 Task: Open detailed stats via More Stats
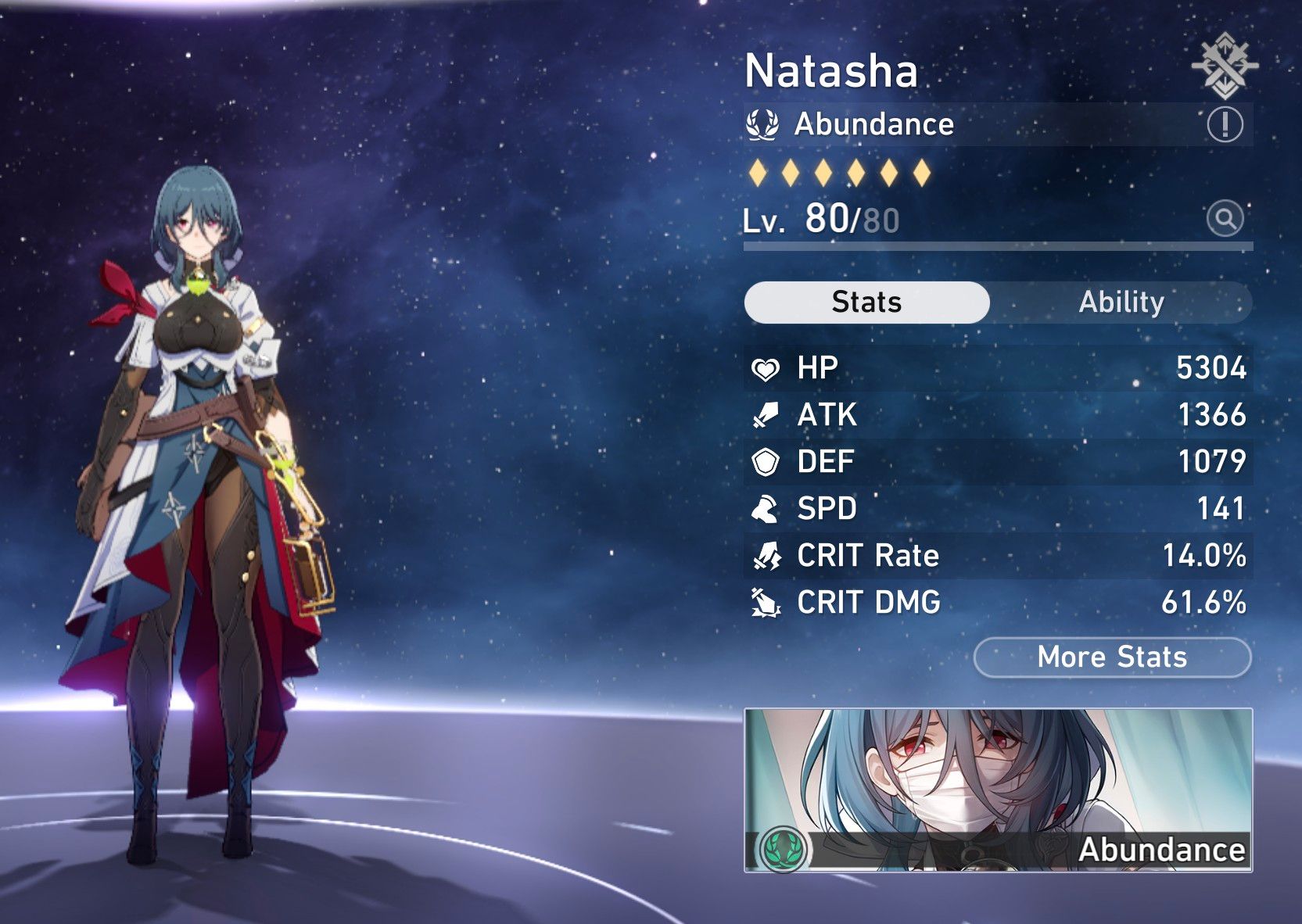click(x=1113, y=657)
